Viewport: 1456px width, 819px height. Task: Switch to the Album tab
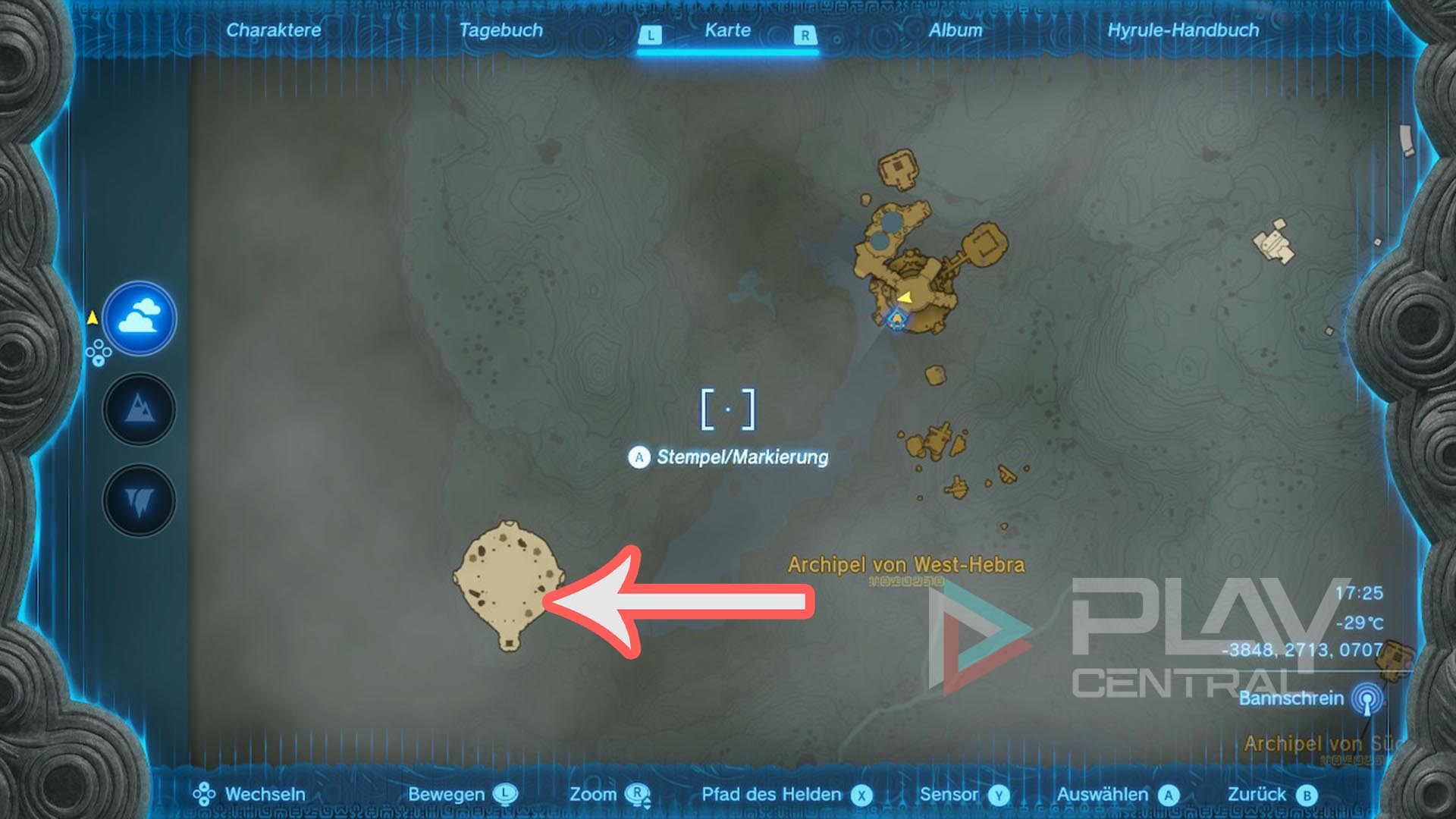[957, 31]
